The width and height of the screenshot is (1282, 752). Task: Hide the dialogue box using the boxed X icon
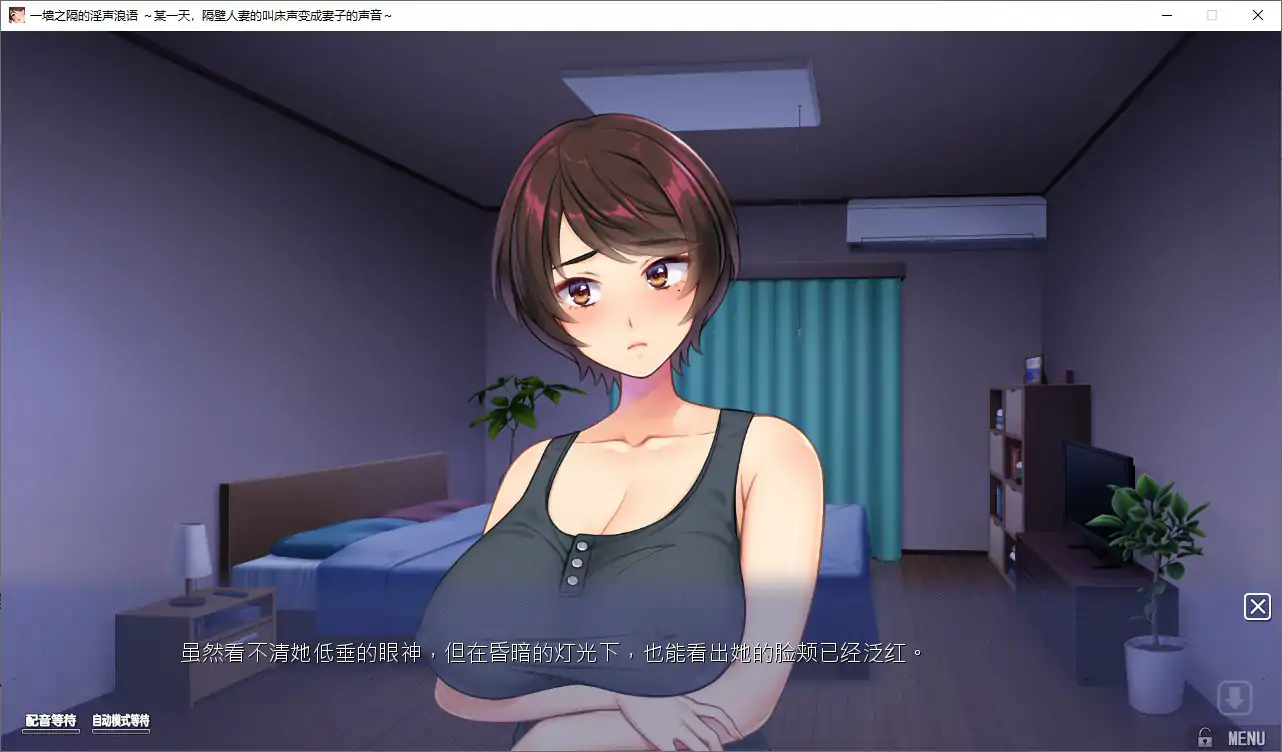pyautogui.click(x=1256, y=607)
